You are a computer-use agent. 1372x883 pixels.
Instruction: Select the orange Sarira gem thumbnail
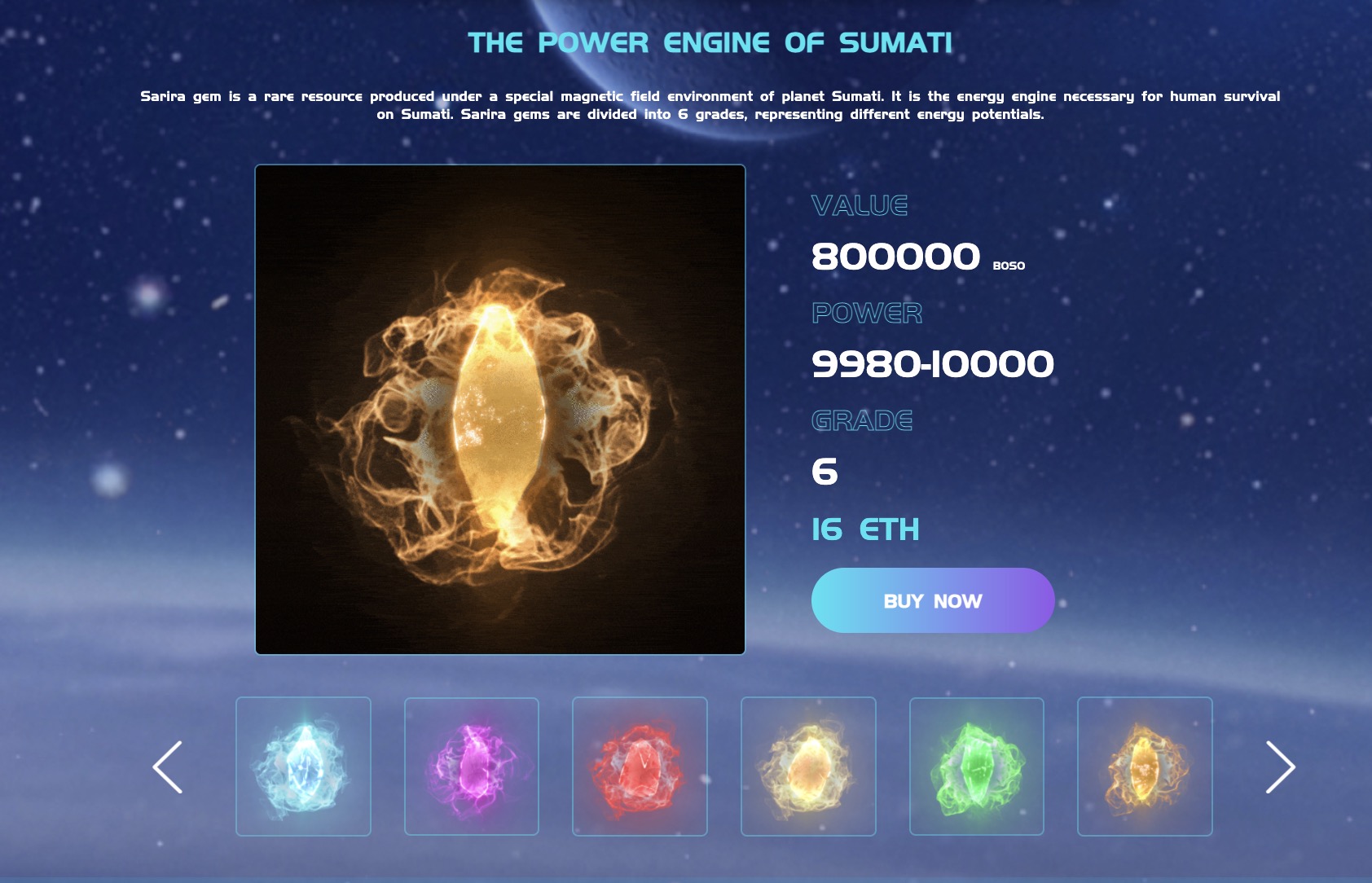pyautogui.click(x=1145, y=766)
